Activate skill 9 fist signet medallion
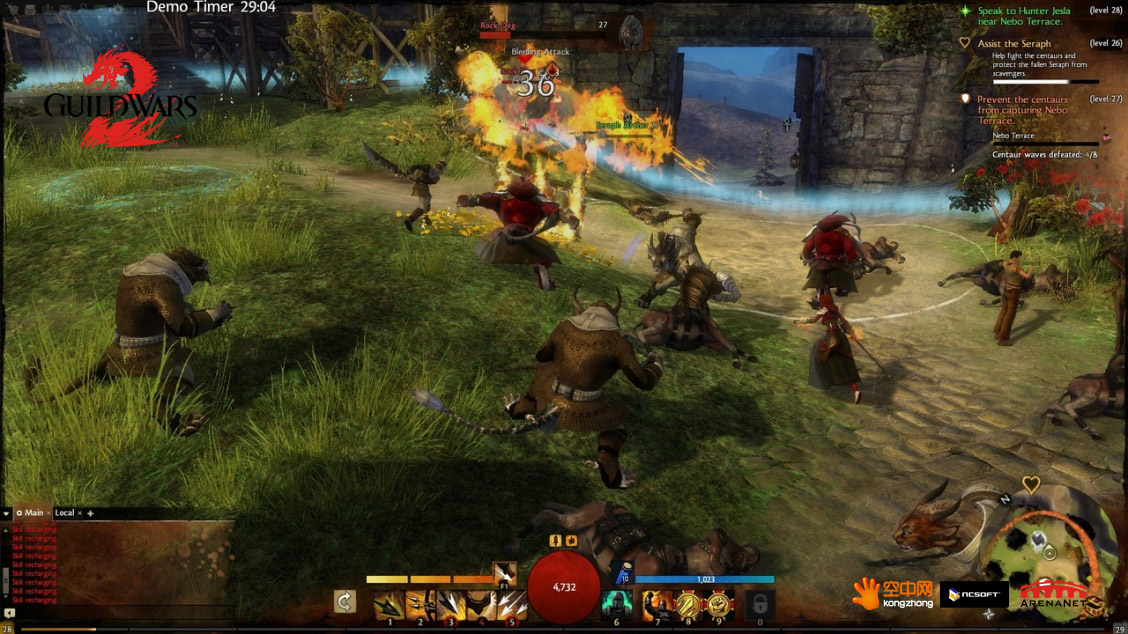1128x634 pixels. pos(718,604)
